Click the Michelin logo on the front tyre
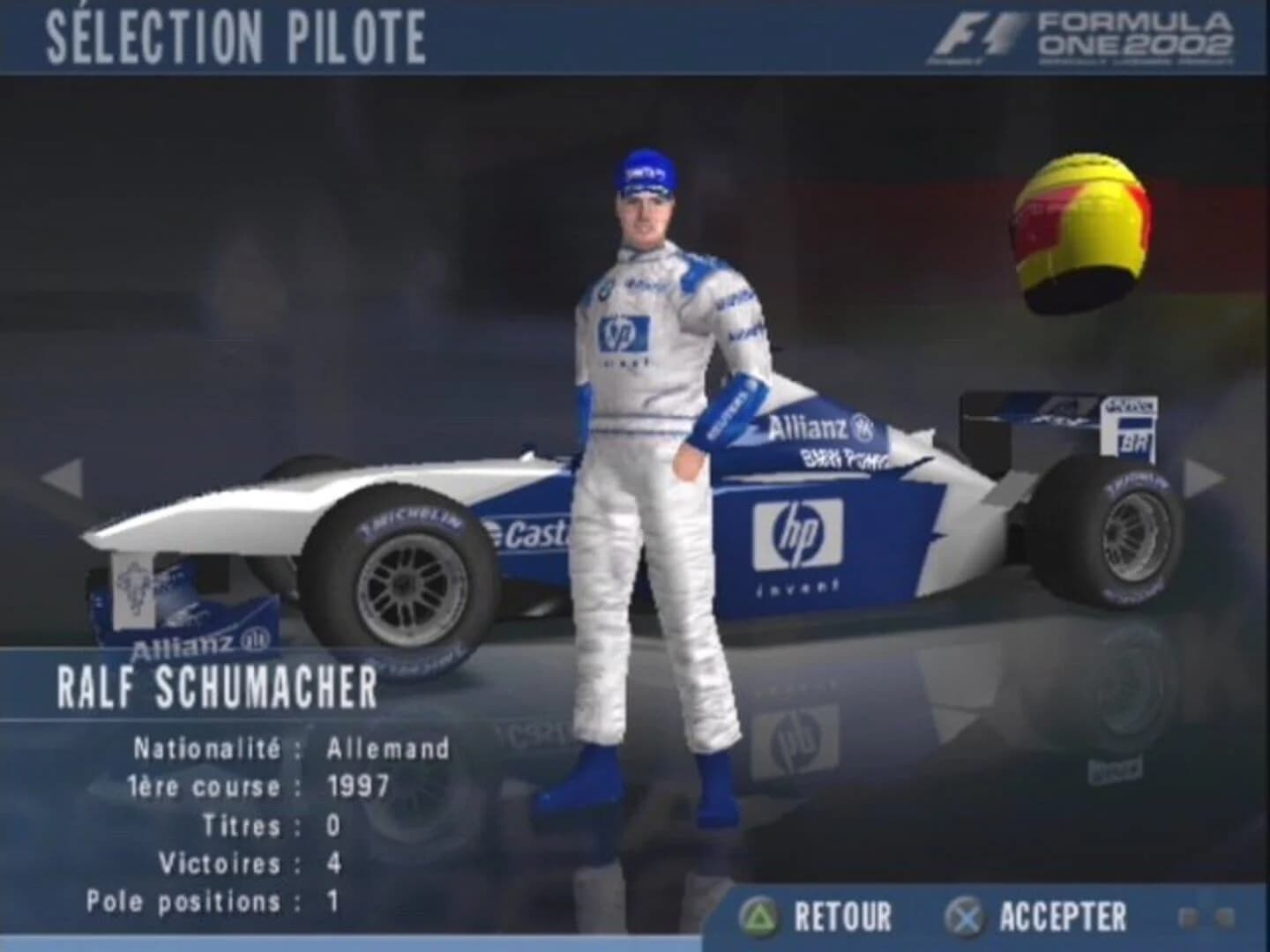Image resolution: width=1270 pixels, height=952 pixels. point(411,520)
